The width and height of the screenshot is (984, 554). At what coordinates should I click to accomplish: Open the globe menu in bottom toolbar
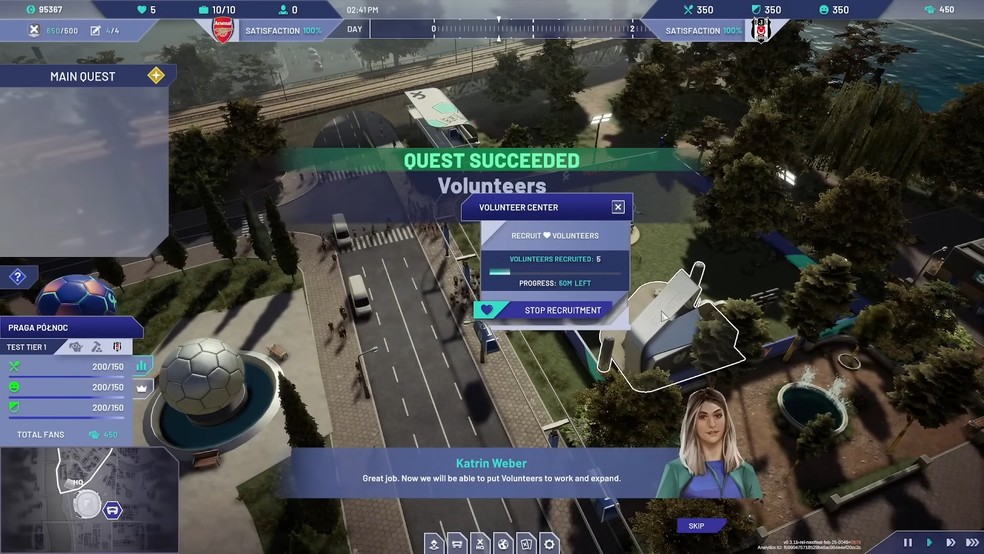[x=503, y=544]
